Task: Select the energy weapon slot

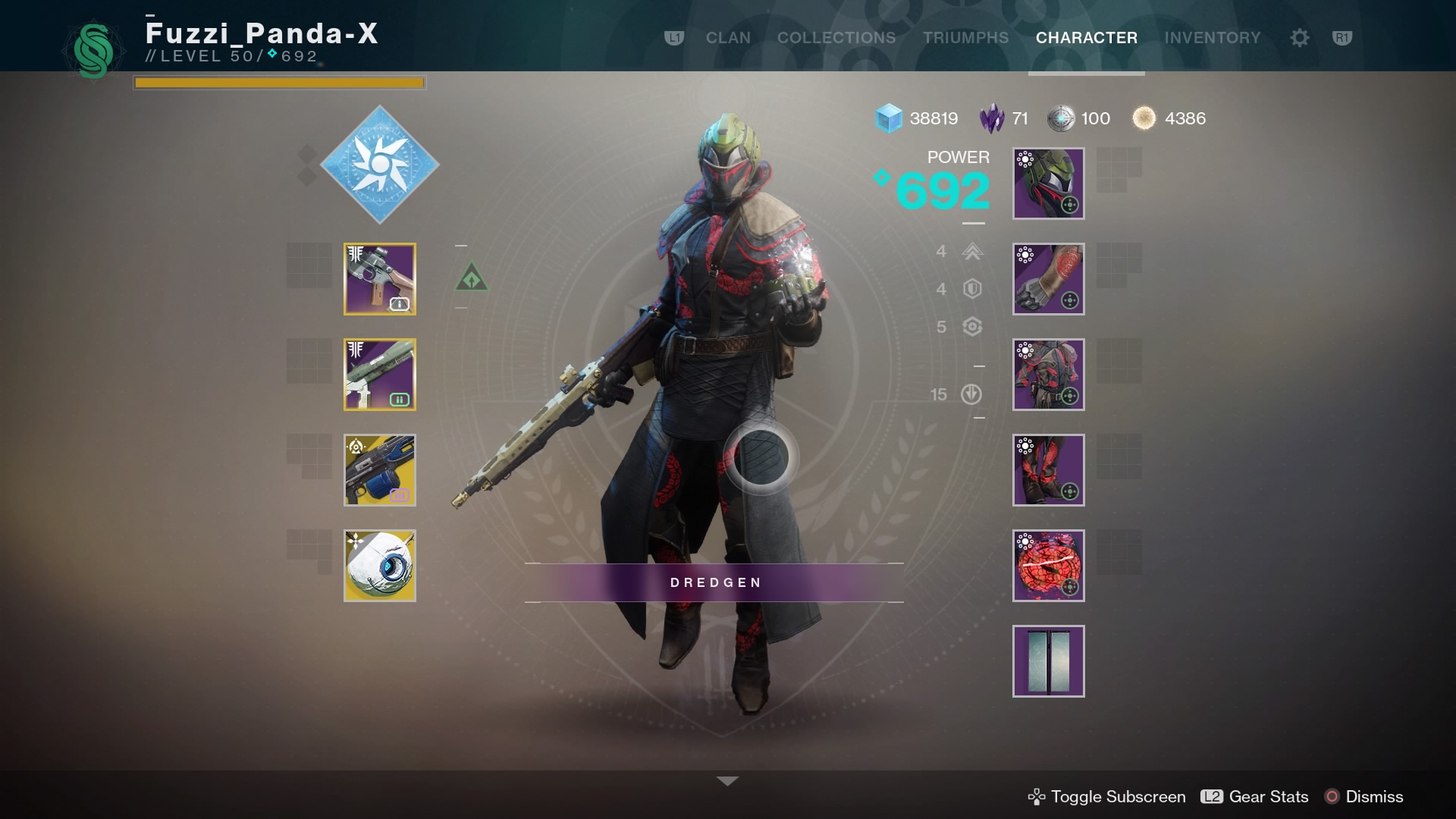Action: tap(380, 375)
